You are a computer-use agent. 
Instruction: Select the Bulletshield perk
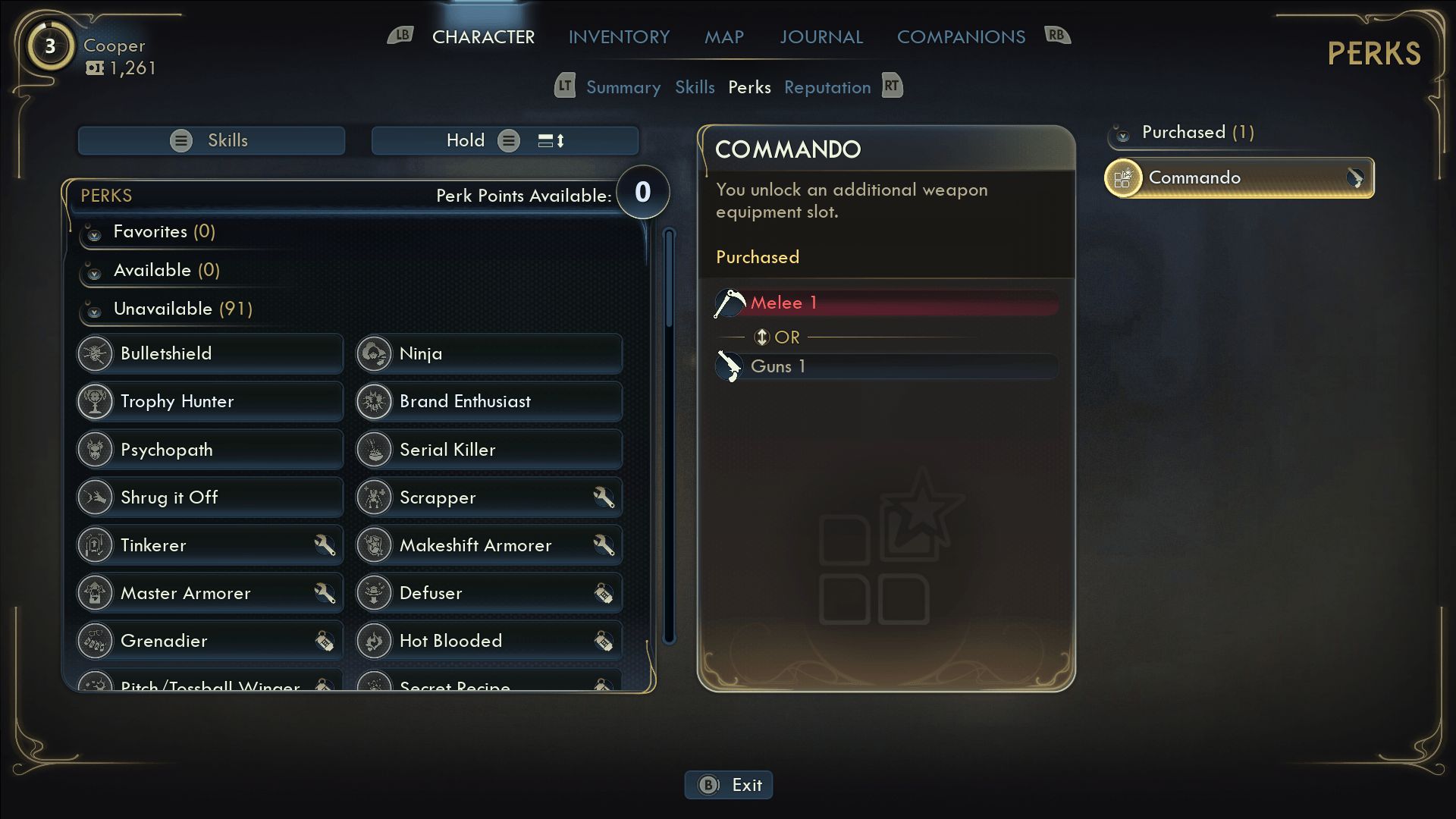coord(210,353)
